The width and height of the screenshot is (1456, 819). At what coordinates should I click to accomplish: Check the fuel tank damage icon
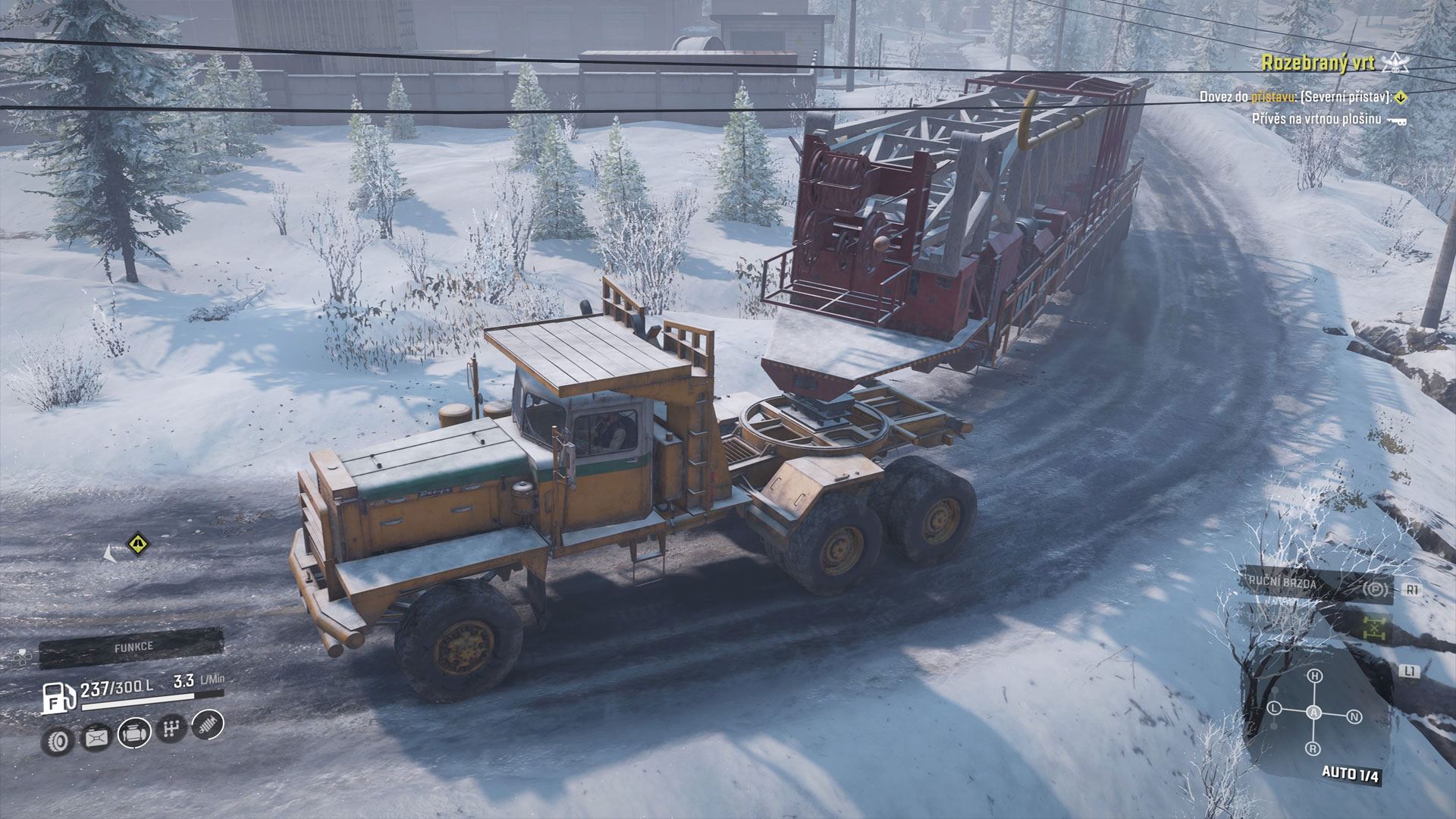click(96, 736)
